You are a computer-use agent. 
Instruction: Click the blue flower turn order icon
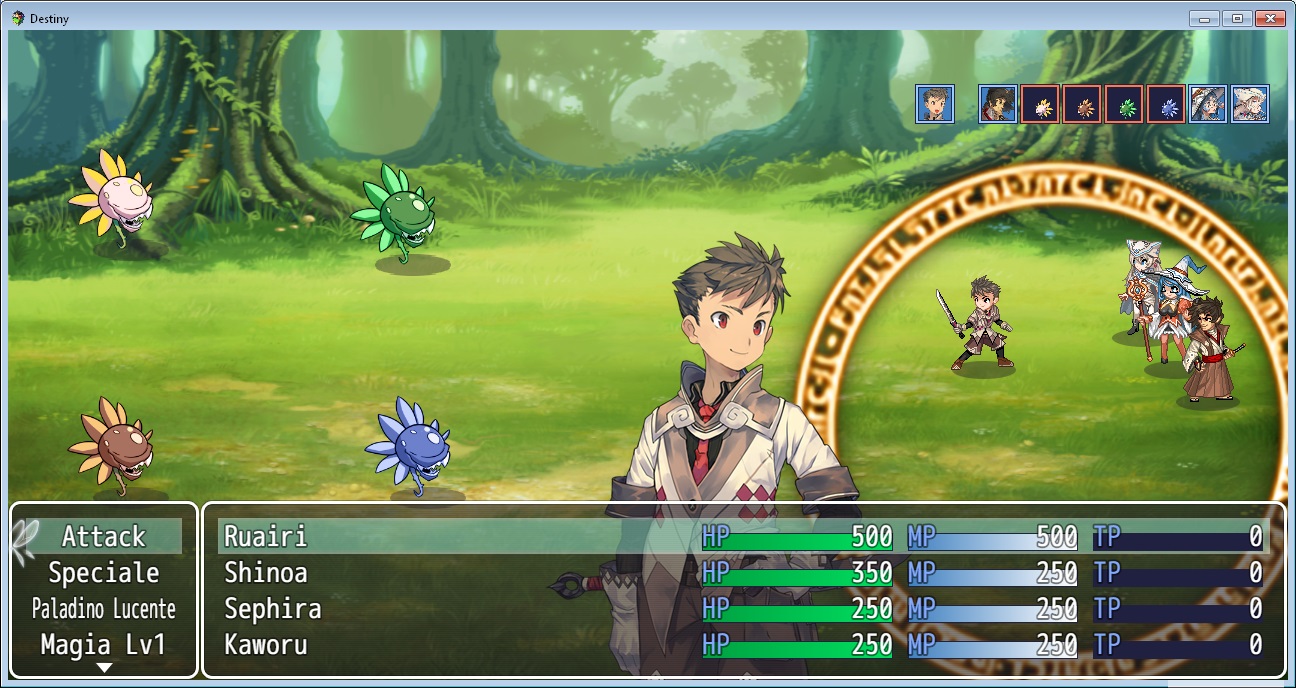click(1166, 104)
